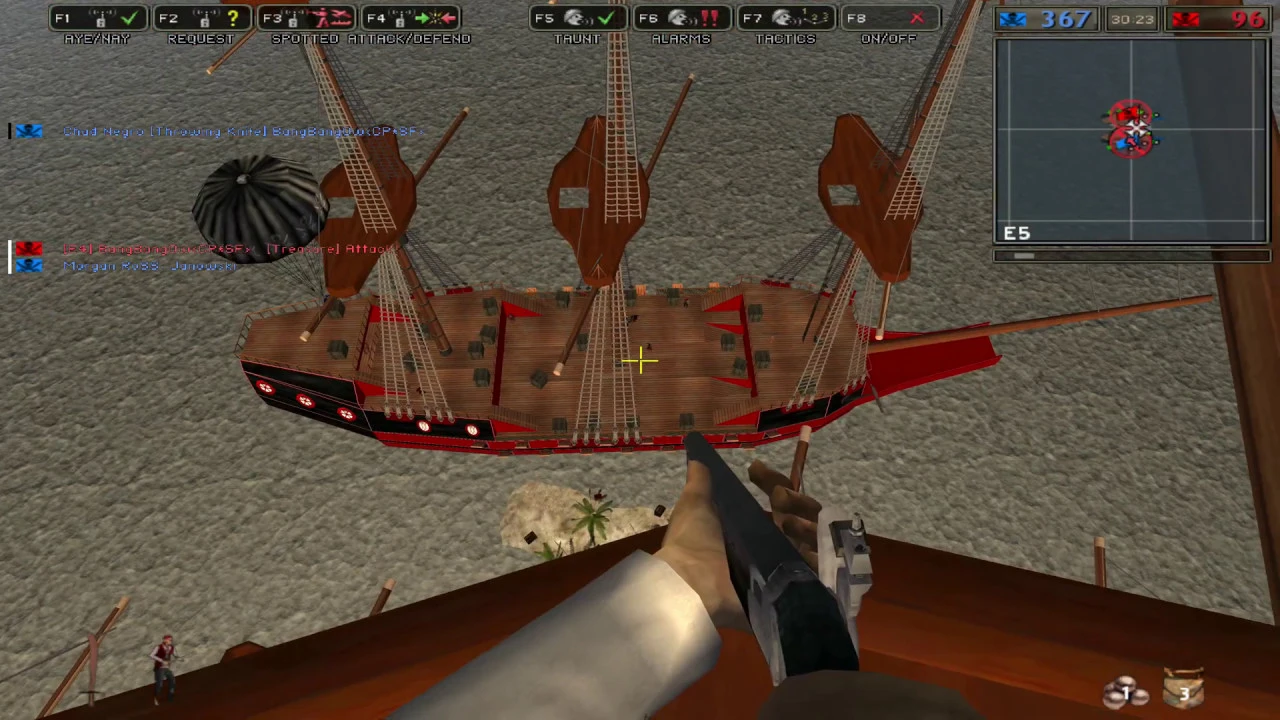Select the TACTICS numbered commands icon
Viewport: 1280px width, 720px height.
coord(815,18)
